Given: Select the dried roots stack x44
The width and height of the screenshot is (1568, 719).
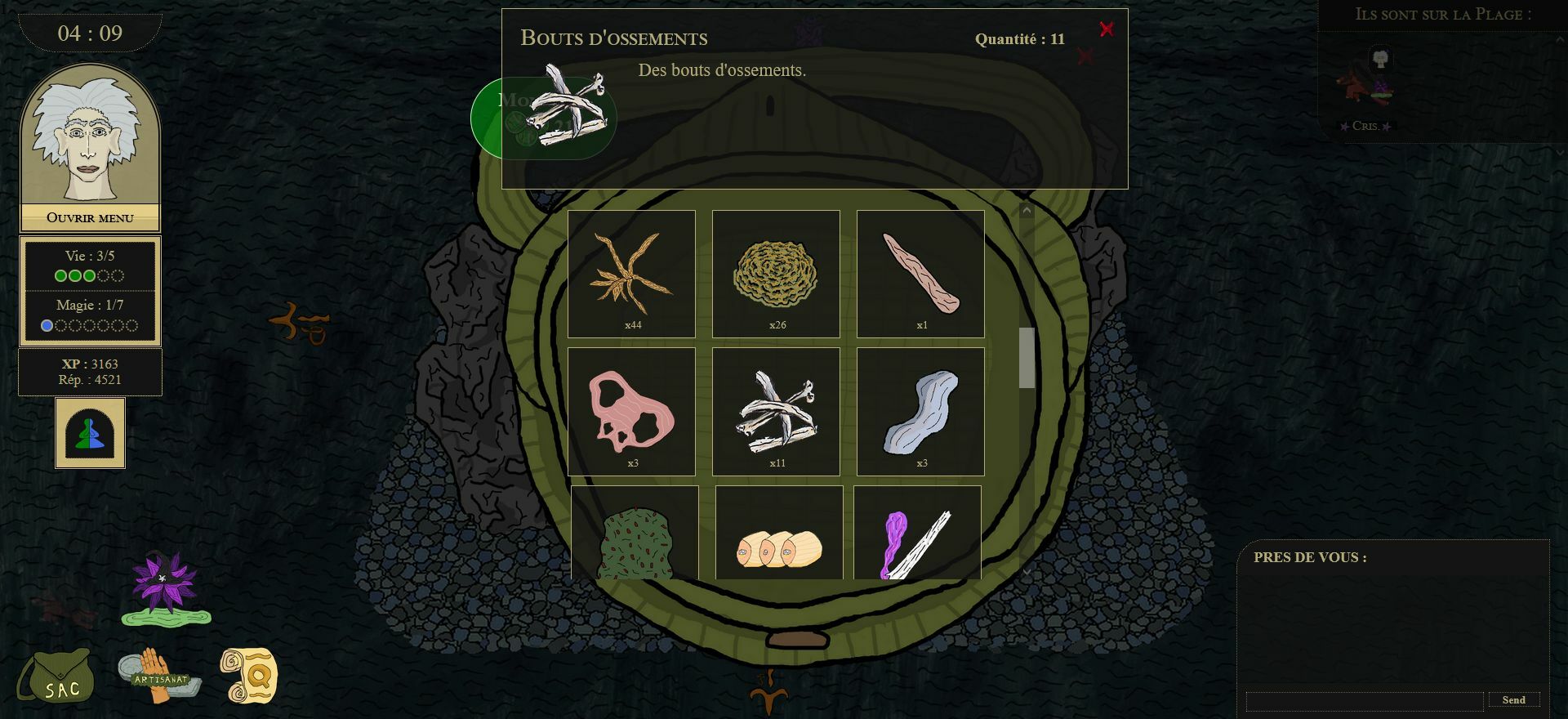Looking at the screenshot, I should [x=632, y=274].
